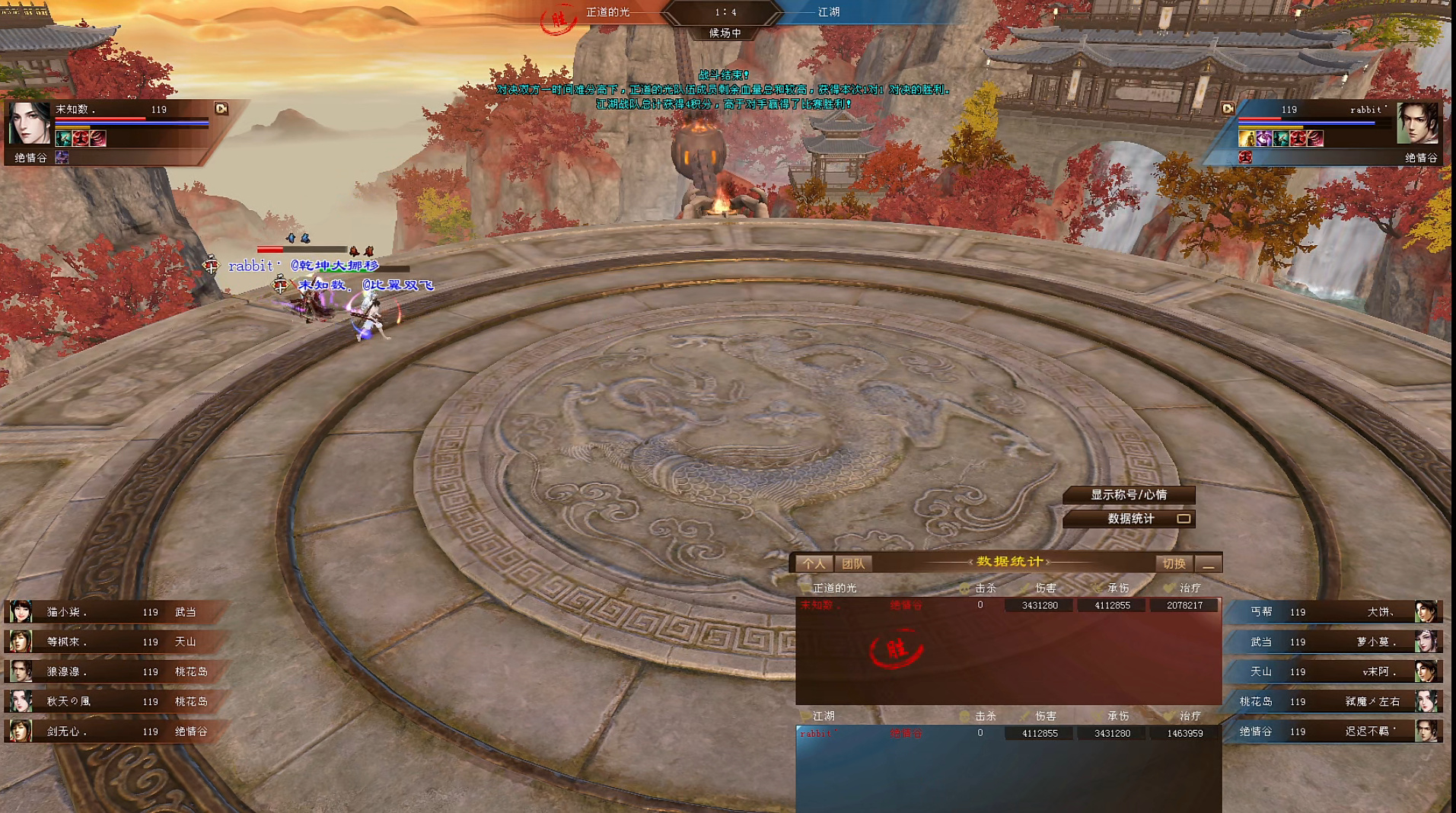
Task: Toggle the 数据统计 panel button
Action: click(x=1129, y=518)
